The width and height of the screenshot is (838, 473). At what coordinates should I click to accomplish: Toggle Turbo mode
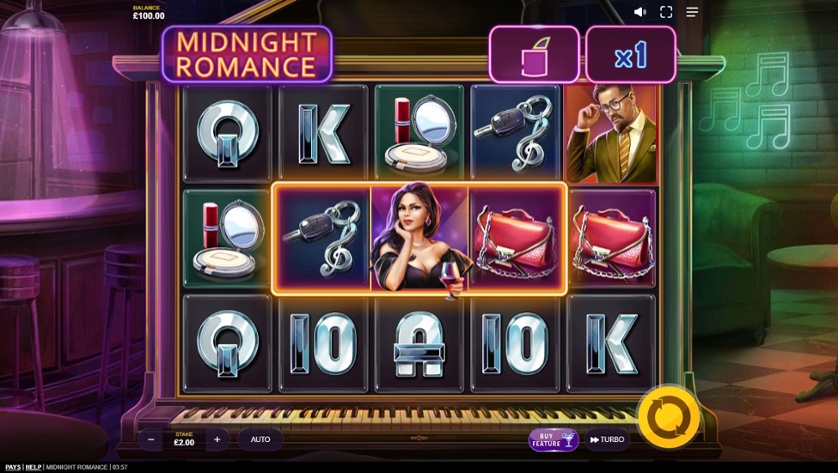pyautogui.click(x=607, y=439)
